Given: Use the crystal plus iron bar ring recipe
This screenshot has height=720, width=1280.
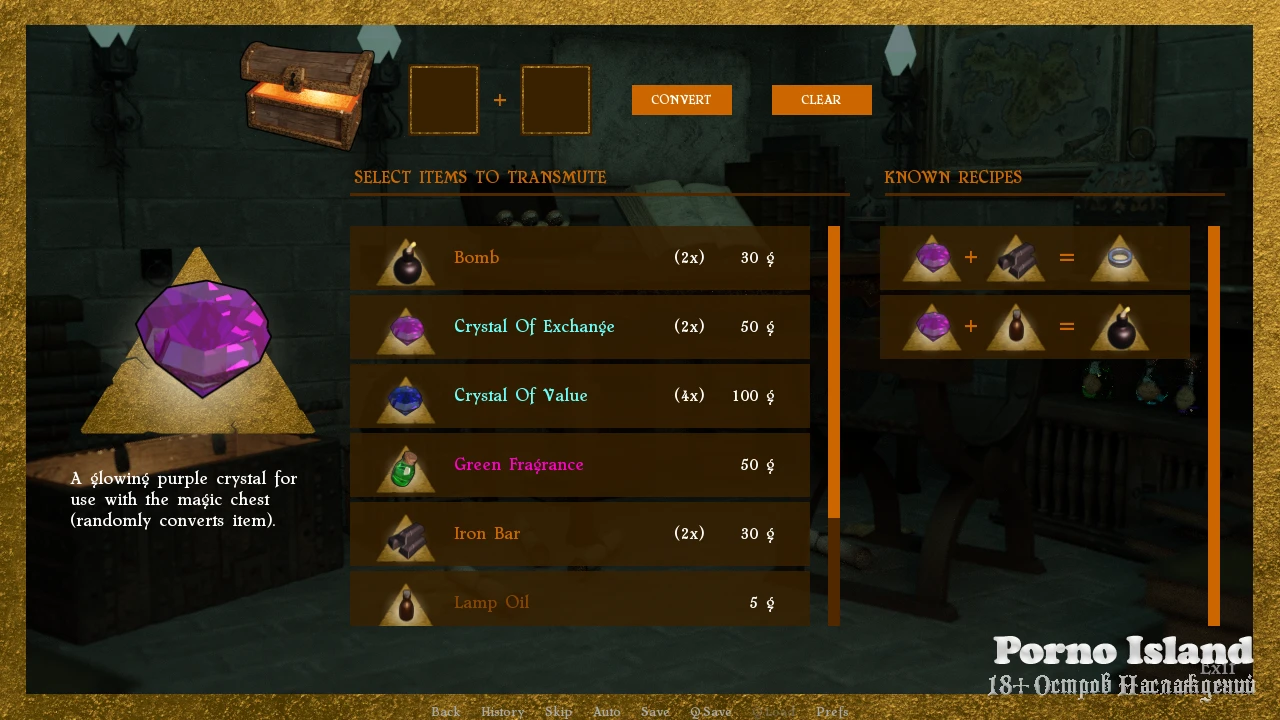Looking at the screenshot, I should (x=1034, y=258).
